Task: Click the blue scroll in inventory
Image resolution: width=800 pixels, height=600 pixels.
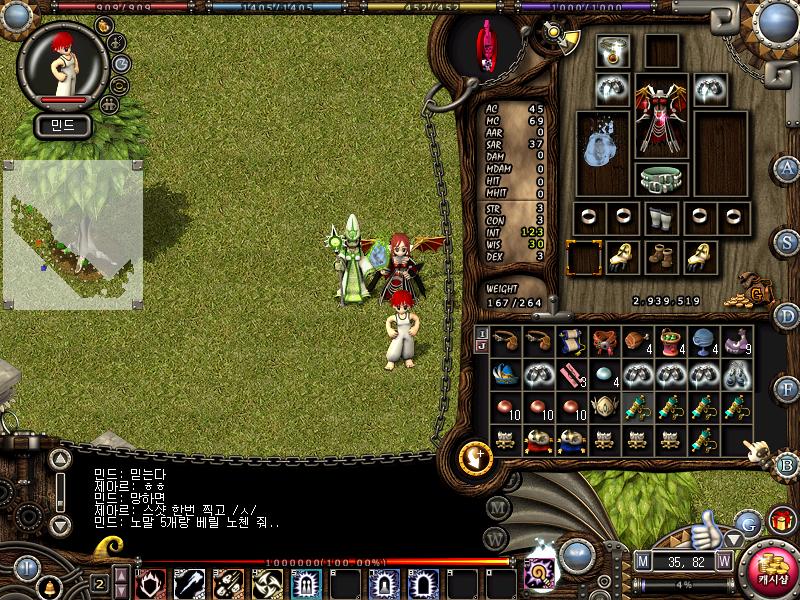Action: pyautogui.click(x=573, y=342)
